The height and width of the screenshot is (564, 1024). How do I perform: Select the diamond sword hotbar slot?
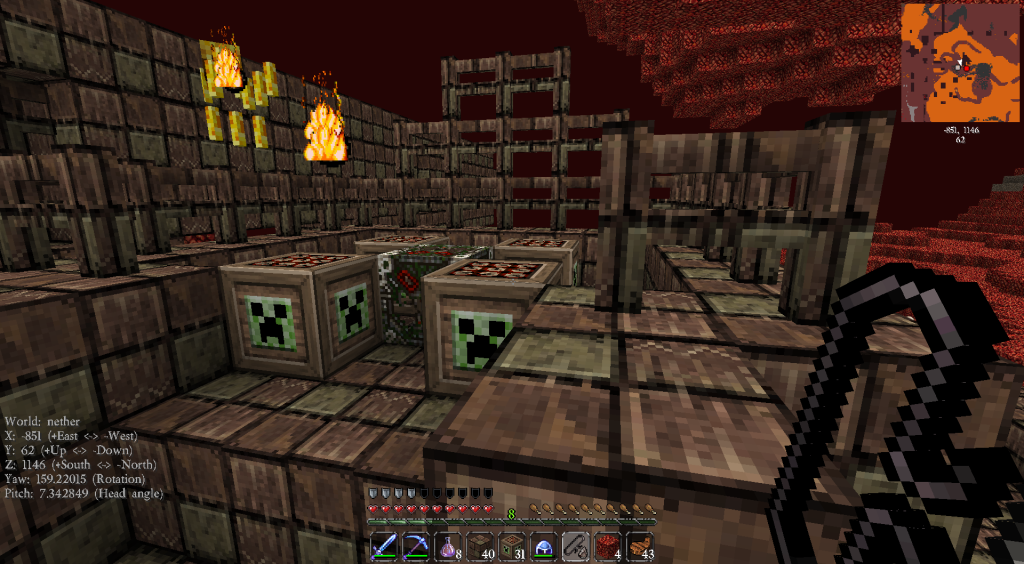click(x=385, y=546)
